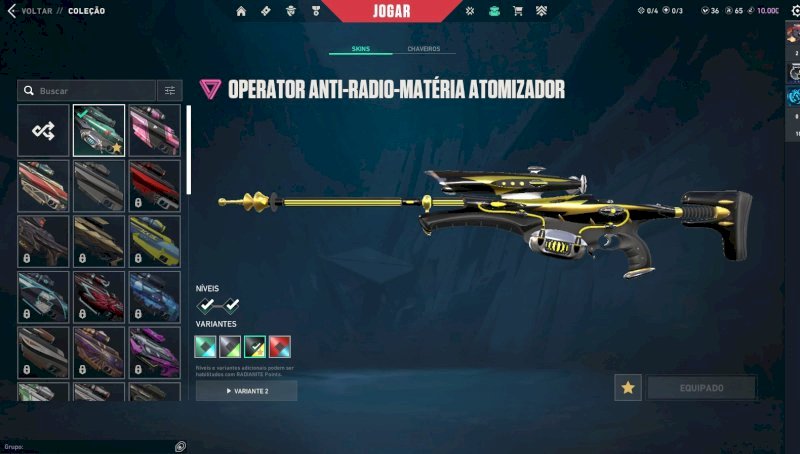Go back via the Voltar button
The width and height of the screenshot is (800, 454).
coord(28,11)
